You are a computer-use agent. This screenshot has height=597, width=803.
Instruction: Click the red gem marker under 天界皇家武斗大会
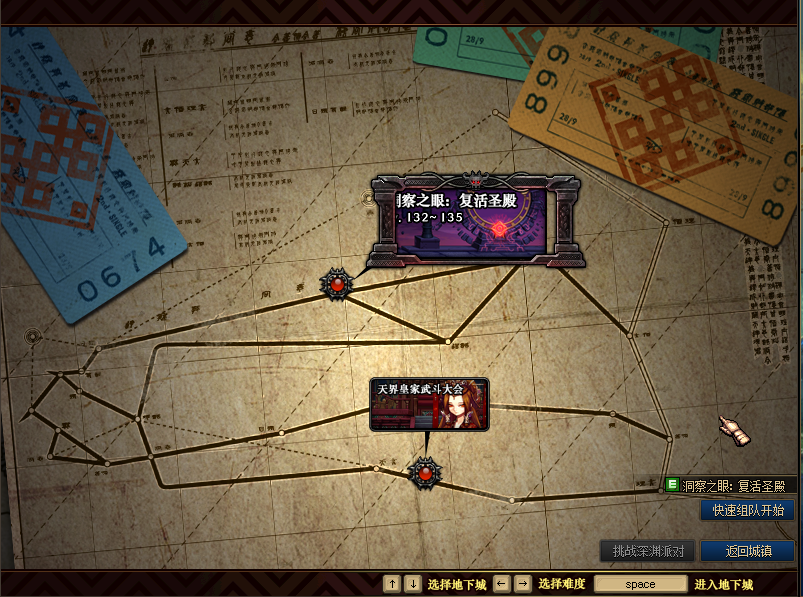[x=426, y=472]
